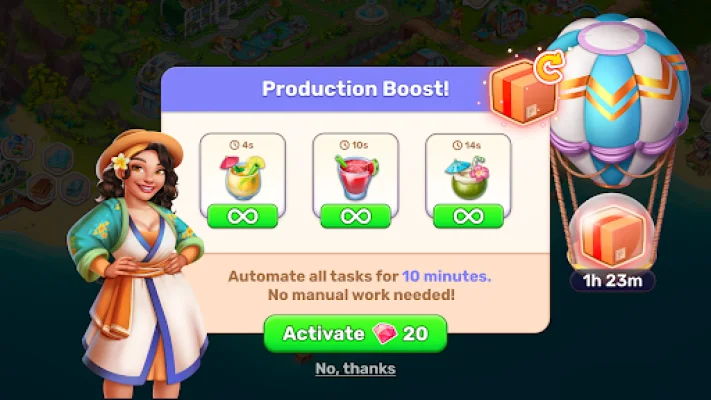The image size is (711, 400).
Task: Decline with the No, thanks link
Action: 355,369
